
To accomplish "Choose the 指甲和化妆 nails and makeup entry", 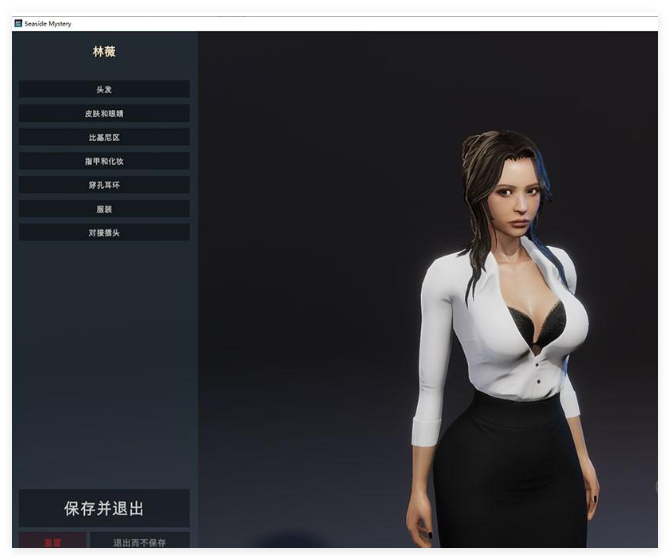I will point(104,161).
